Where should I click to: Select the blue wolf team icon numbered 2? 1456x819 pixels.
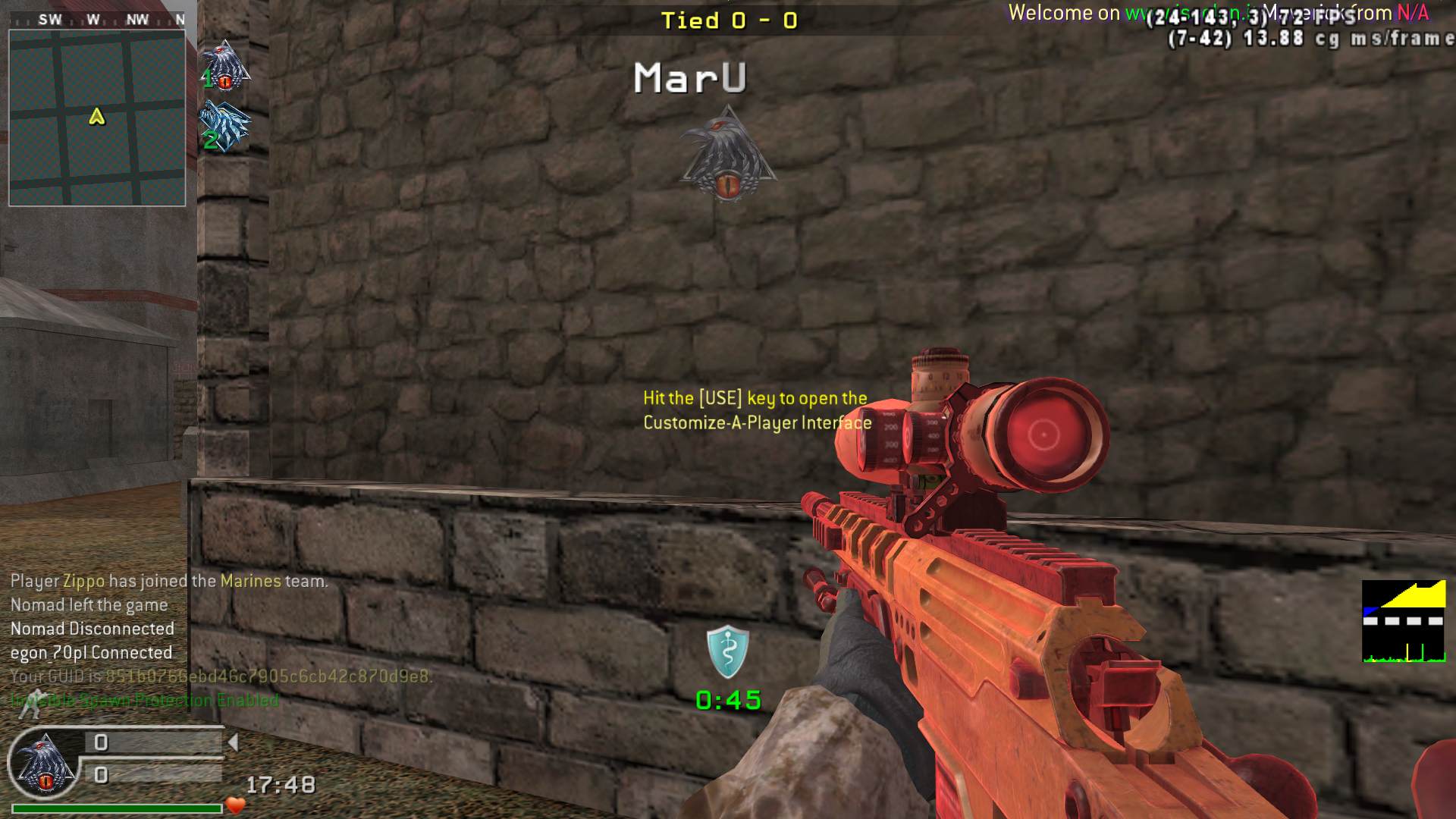224,126
